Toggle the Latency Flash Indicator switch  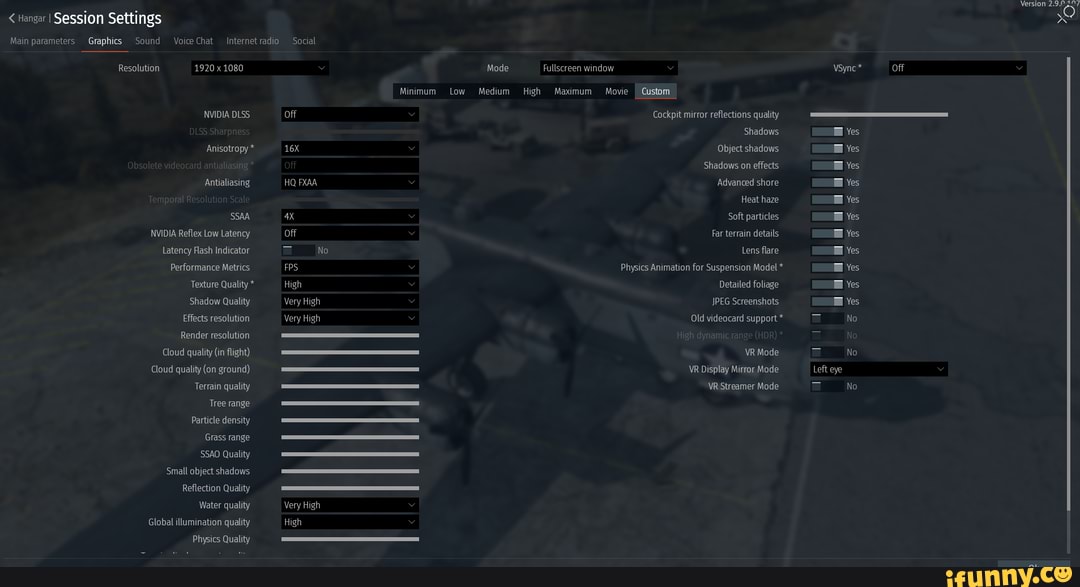pyautogui.click(x=297, y=251)
